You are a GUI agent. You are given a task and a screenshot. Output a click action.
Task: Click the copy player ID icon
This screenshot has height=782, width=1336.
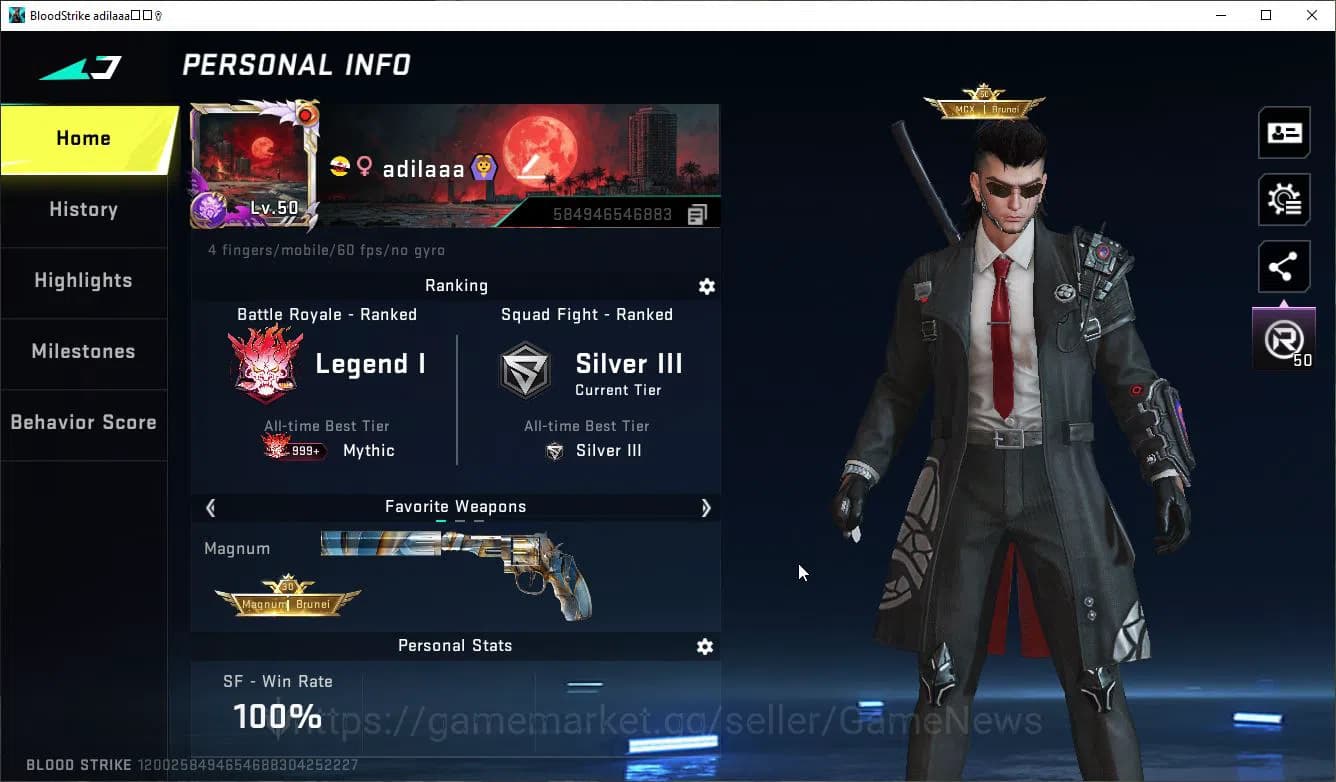697,213
